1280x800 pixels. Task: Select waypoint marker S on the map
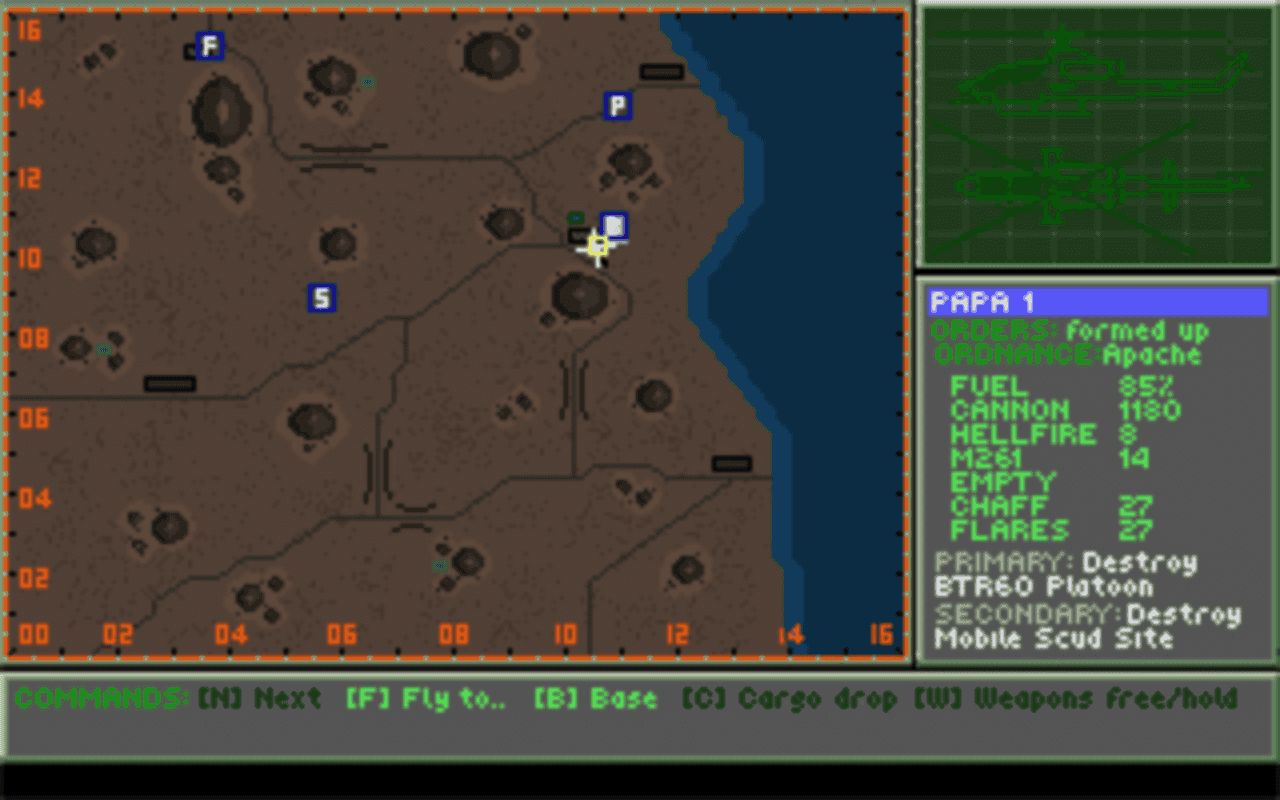322,298
